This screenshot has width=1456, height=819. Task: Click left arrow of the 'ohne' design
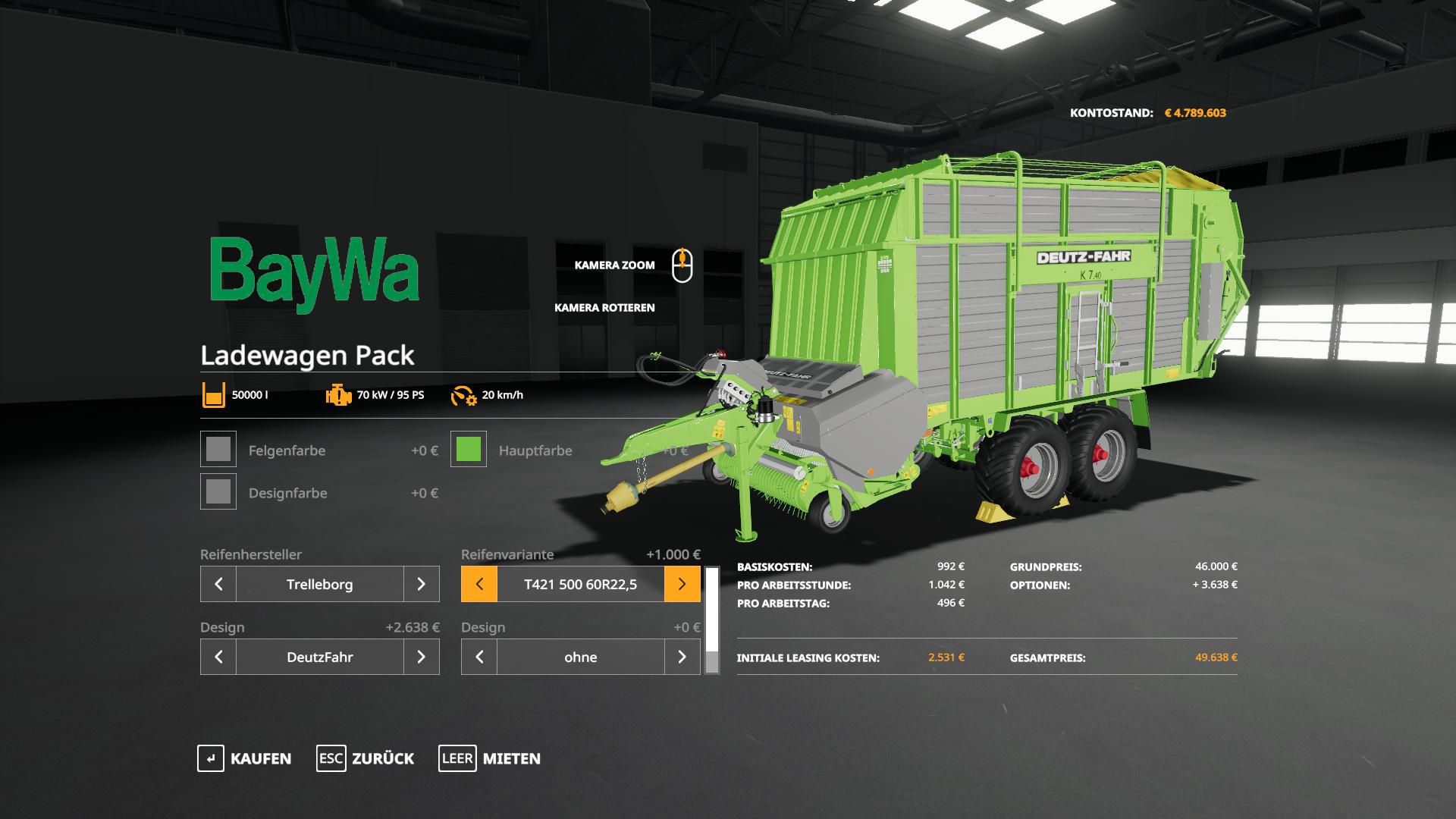pyautogui.click(x=479, y=657)
